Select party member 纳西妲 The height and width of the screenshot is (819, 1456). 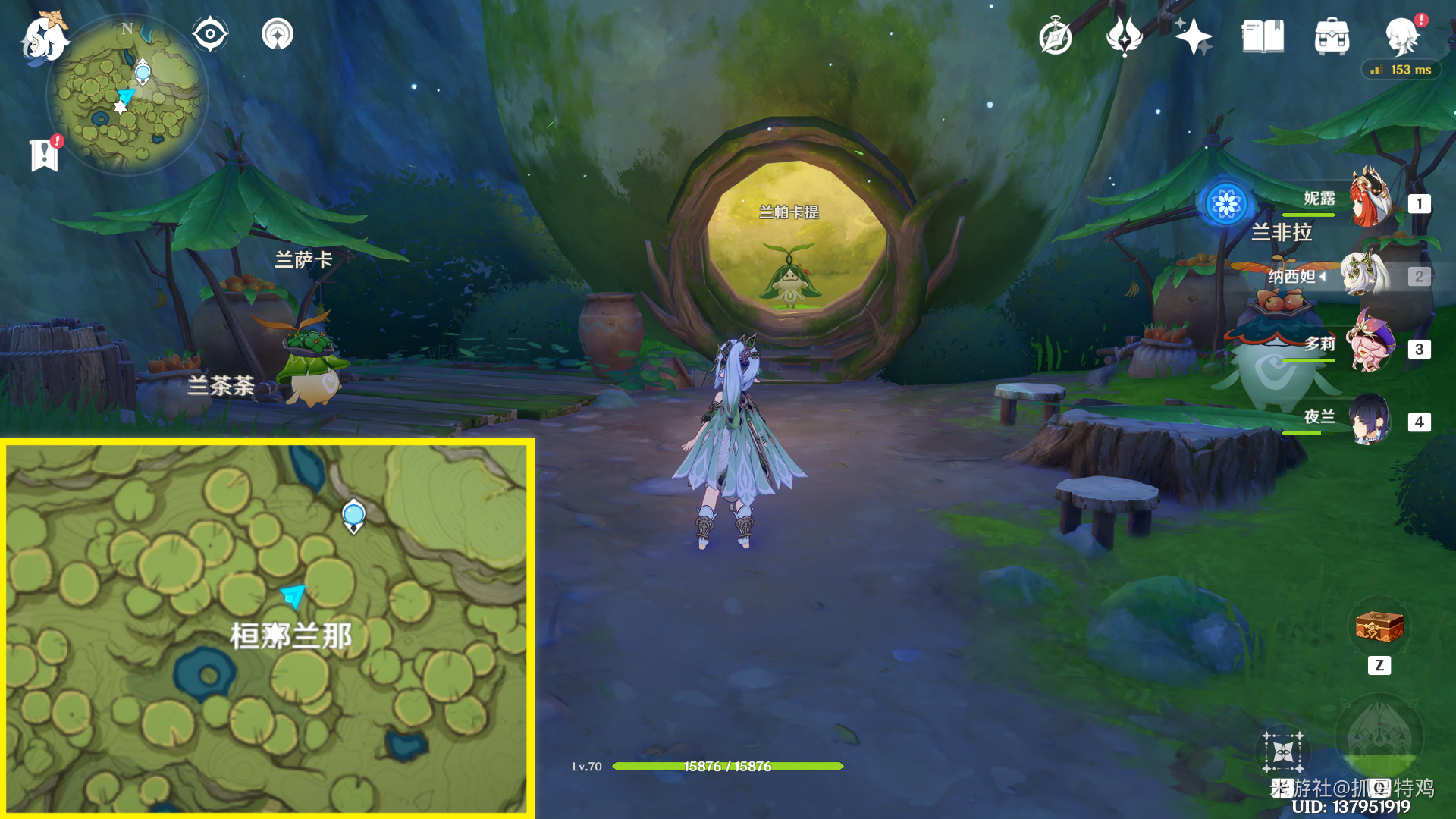[x=1365, y=275]
